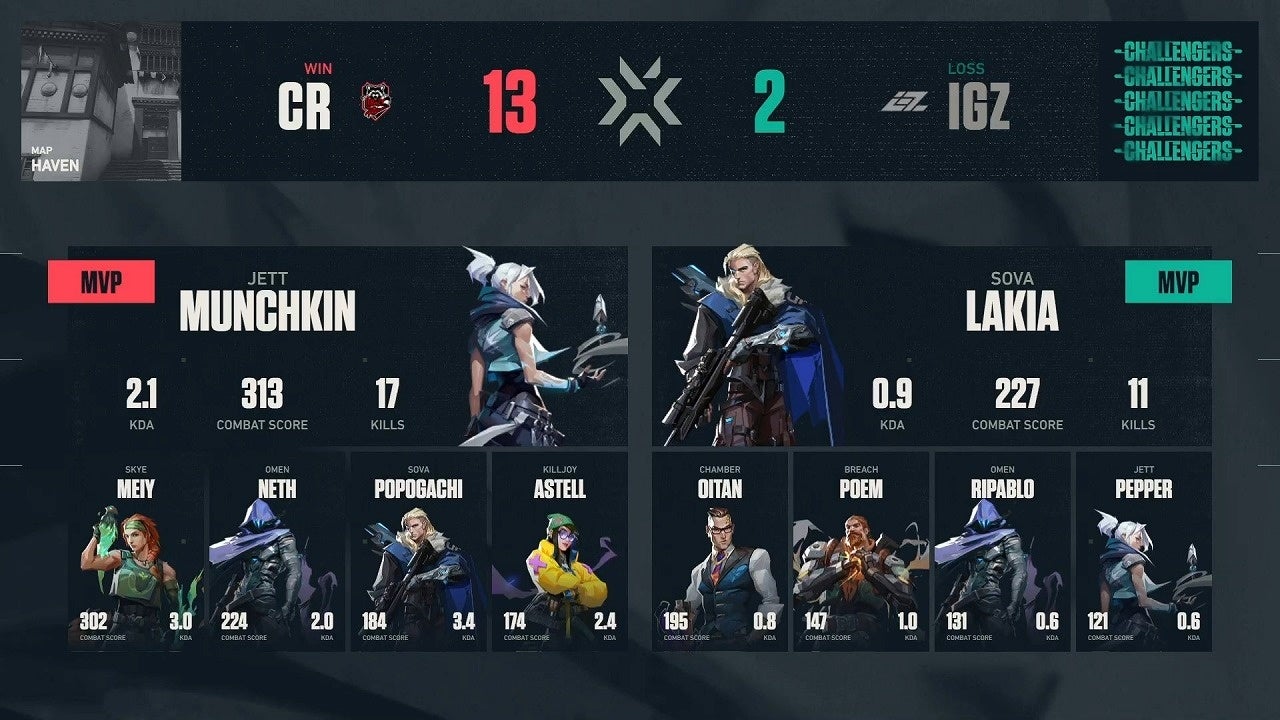
Task: Click the Challengers banner
Action: coord(1176,101)
